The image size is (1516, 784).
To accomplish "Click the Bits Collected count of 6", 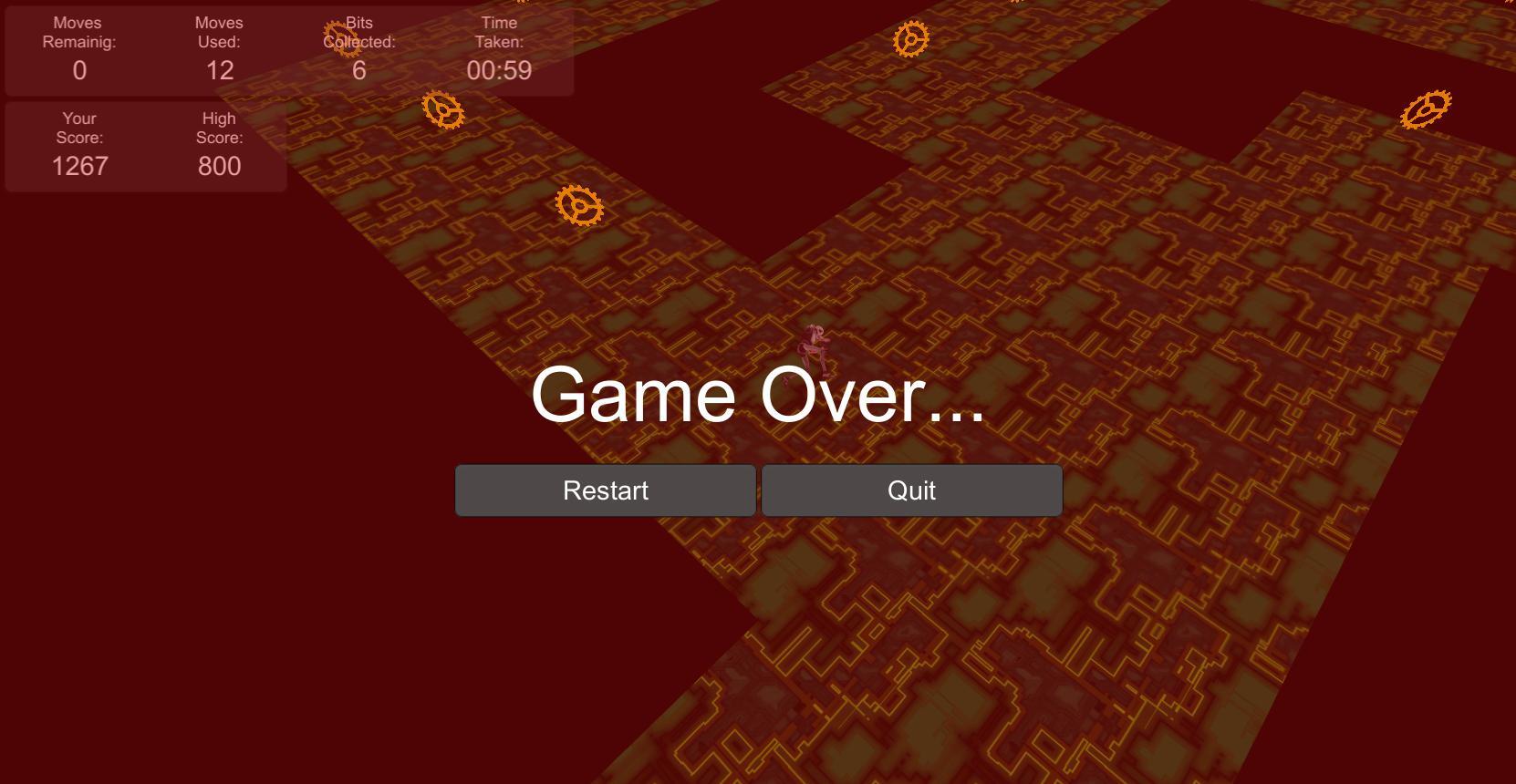I will pos(358,69).
